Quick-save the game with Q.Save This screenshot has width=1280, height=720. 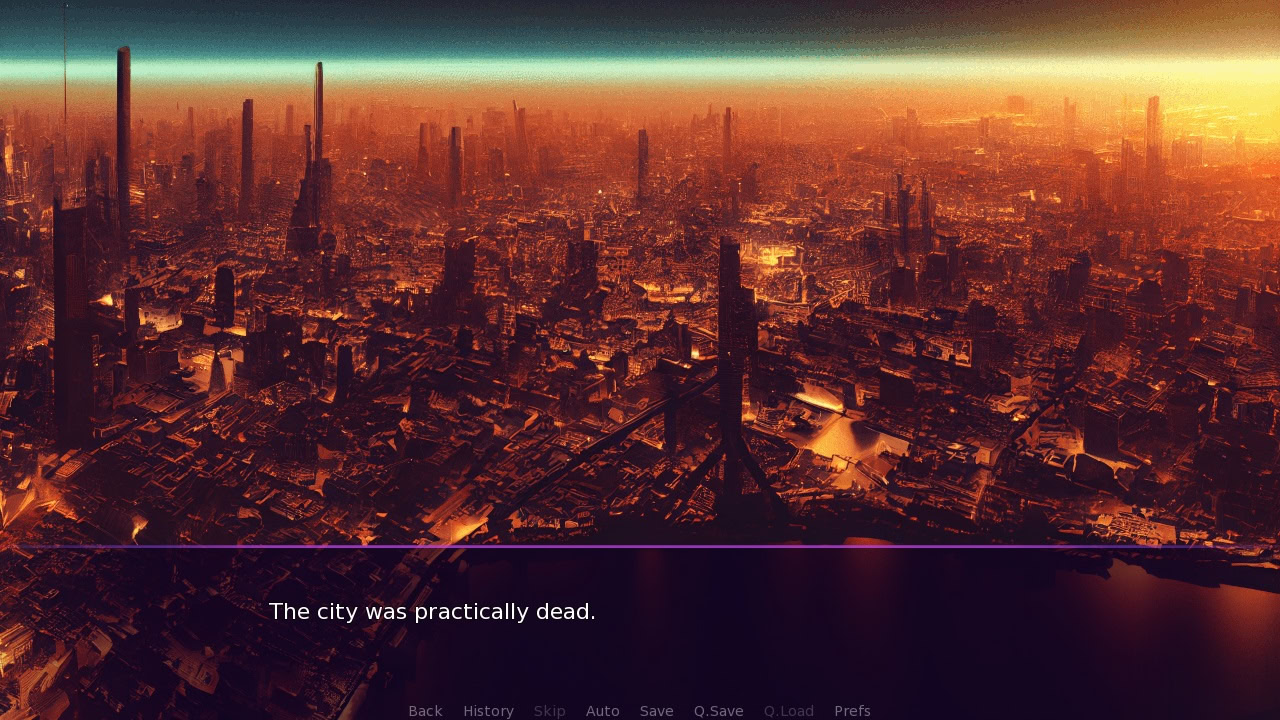click(718, 710)
